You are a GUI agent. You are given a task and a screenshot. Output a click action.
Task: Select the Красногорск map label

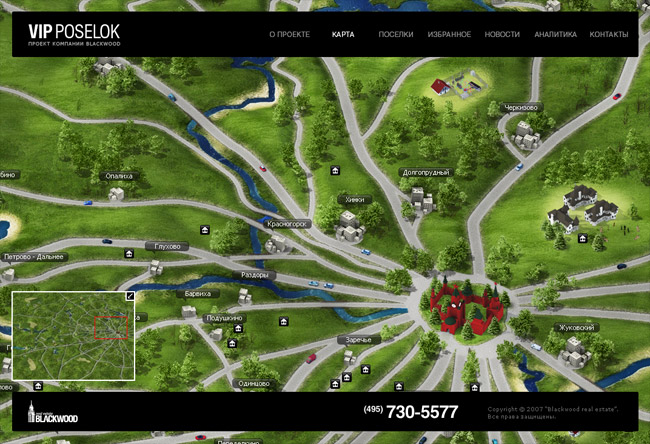click(x=288, y=224)
